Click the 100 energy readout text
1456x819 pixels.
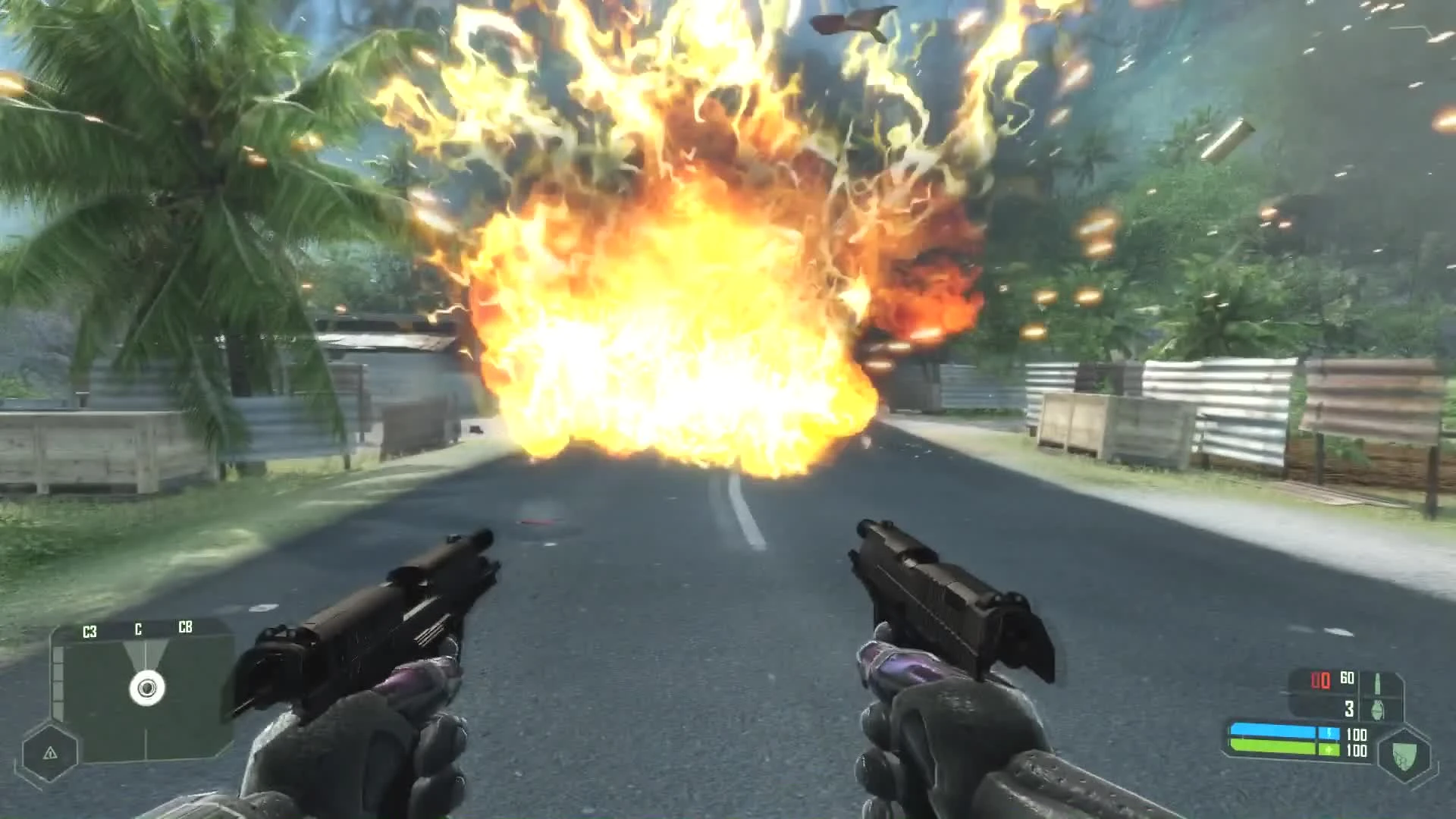1357,734
